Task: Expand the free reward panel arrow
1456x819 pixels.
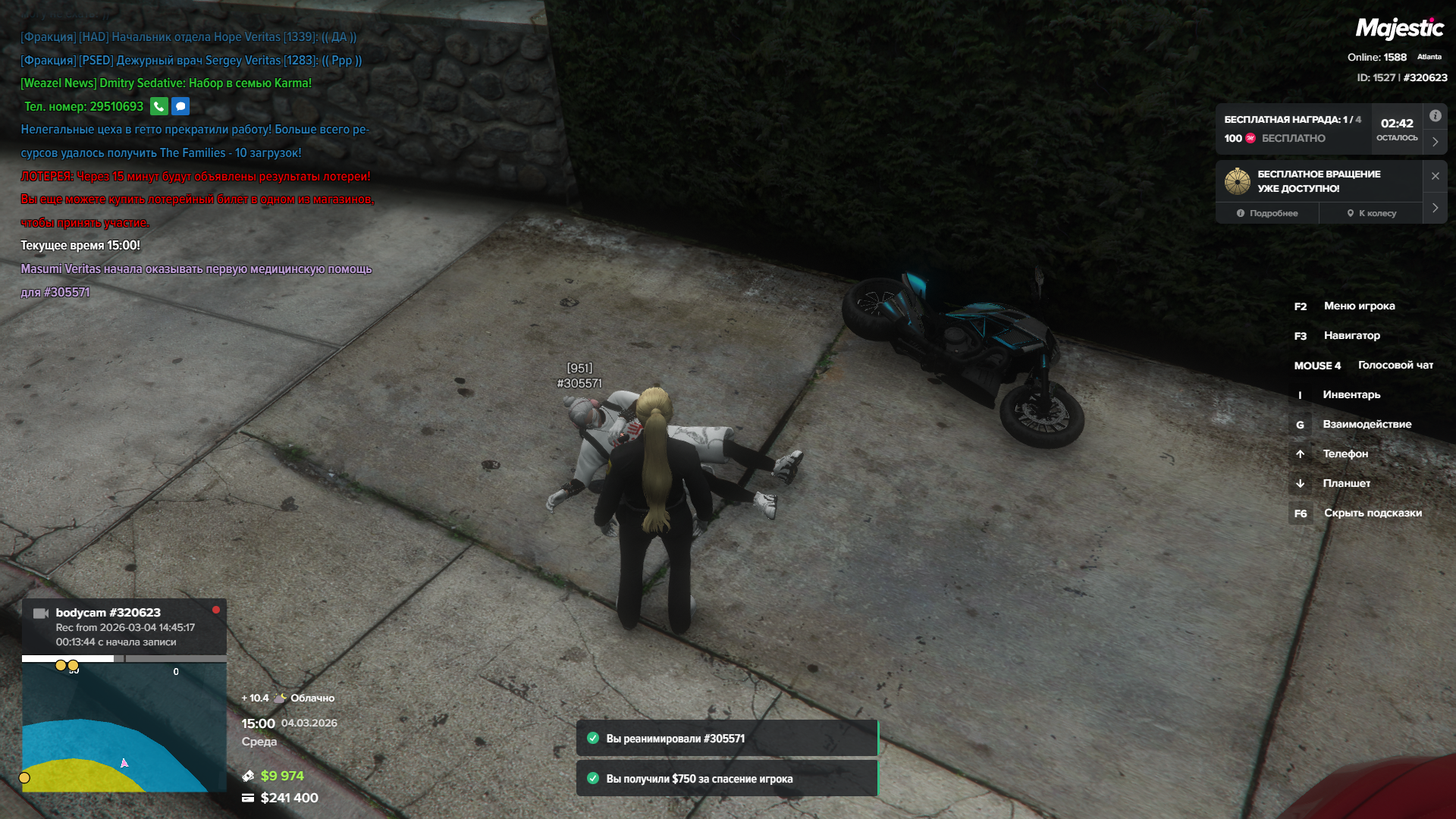Action: click(1435, 142)
